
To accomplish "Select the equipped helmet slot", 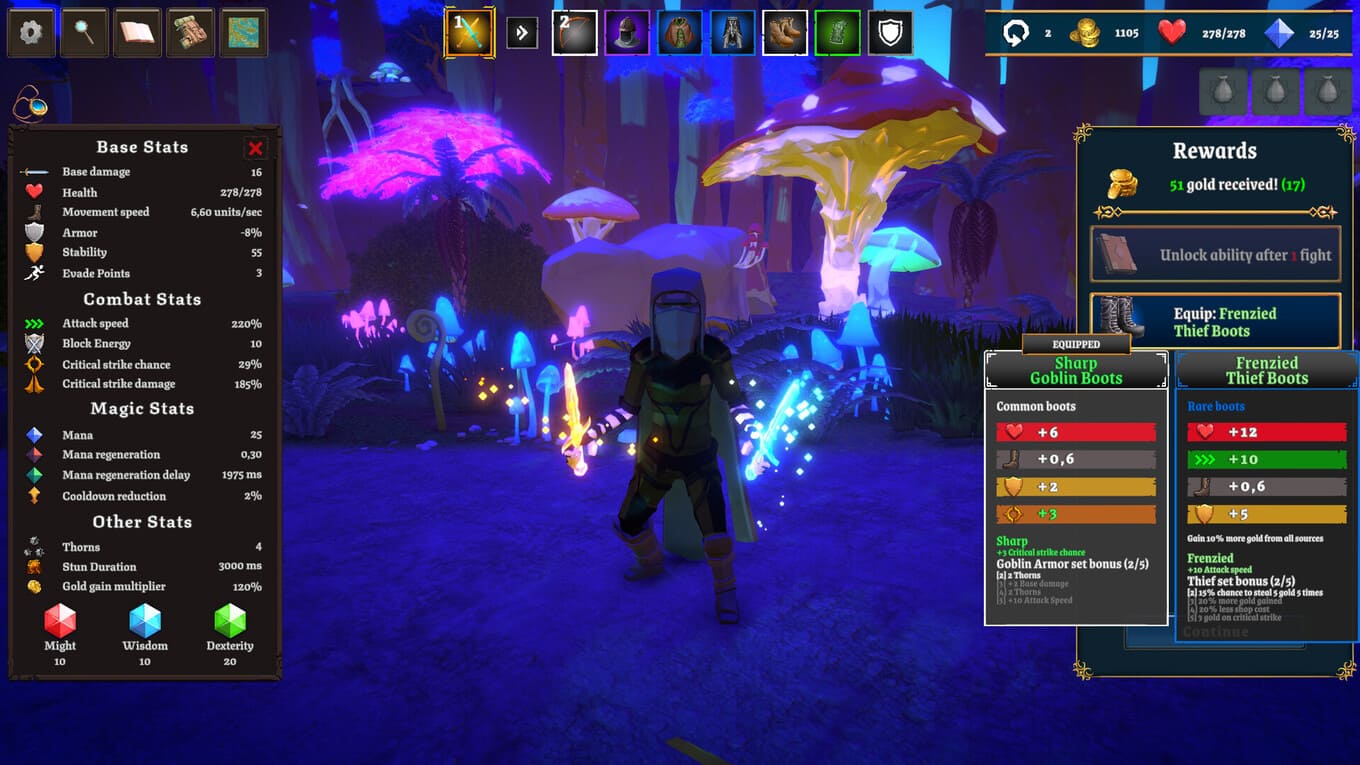I will (x=627, y=33).
